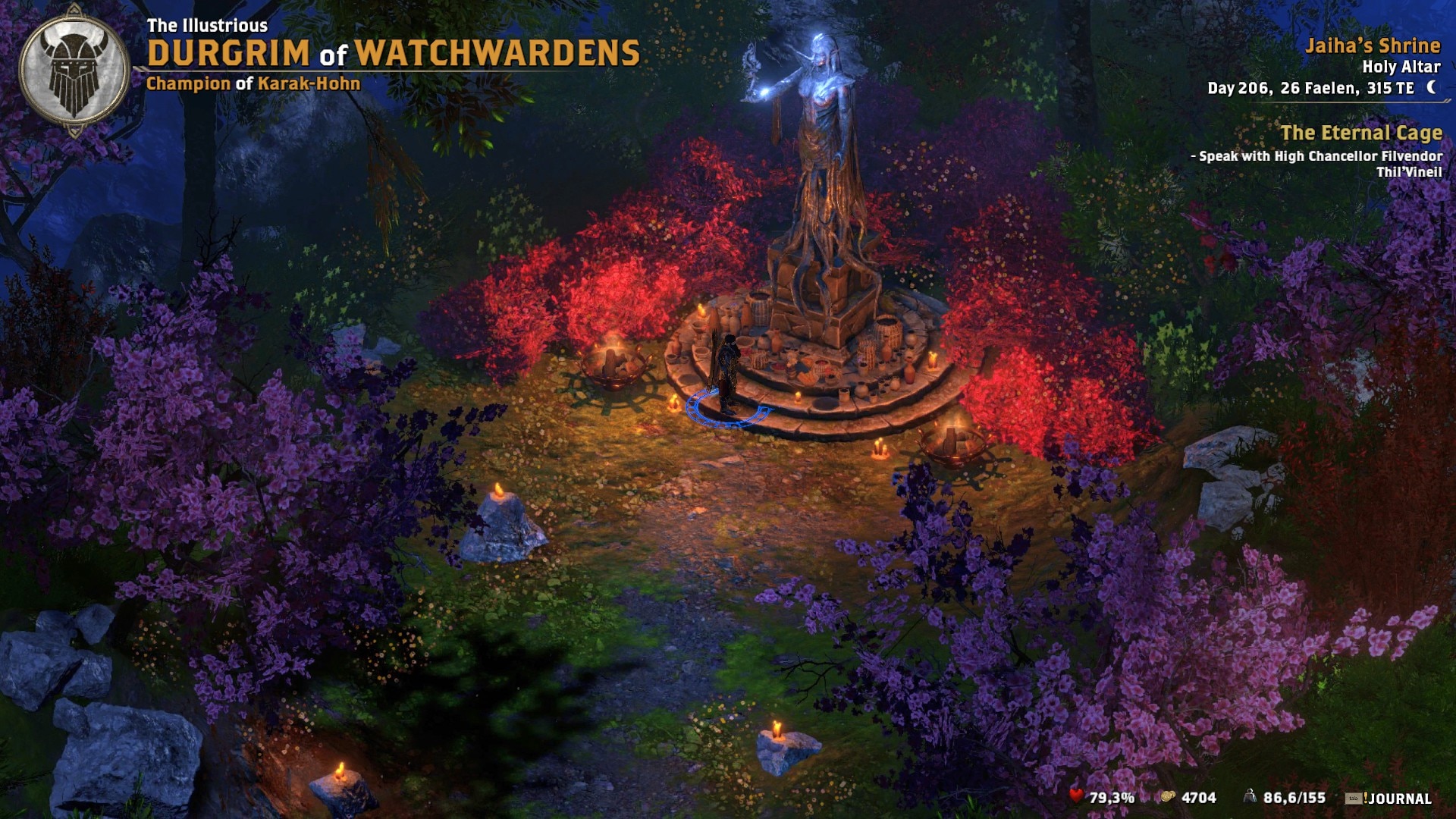The width and height of the screenshot is (1456, 819).
Task: Click the gold coins currency icon
Action: click(1169, 796)
